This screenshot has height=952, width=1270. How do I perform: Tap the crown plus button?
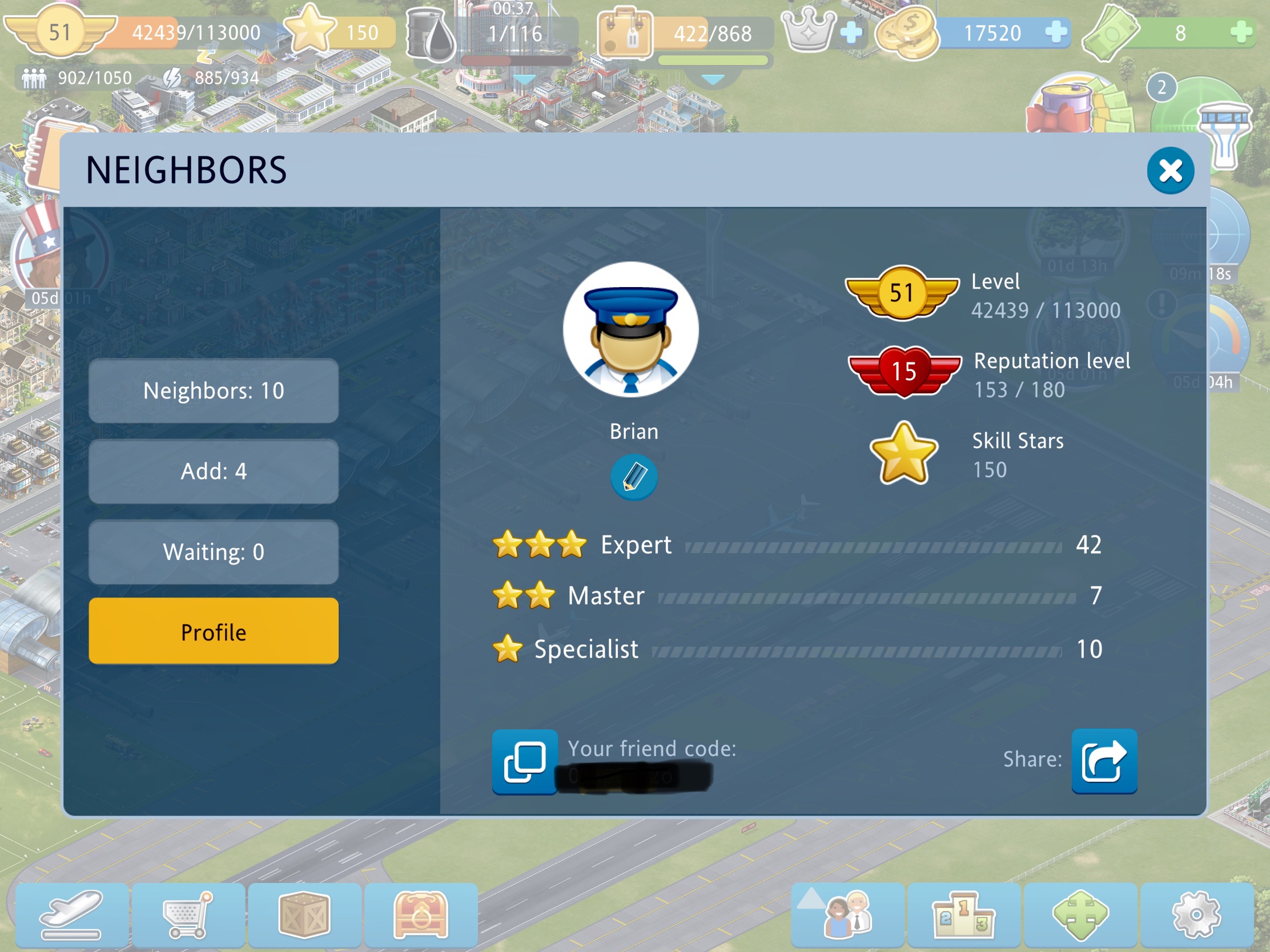coord(850,32)
